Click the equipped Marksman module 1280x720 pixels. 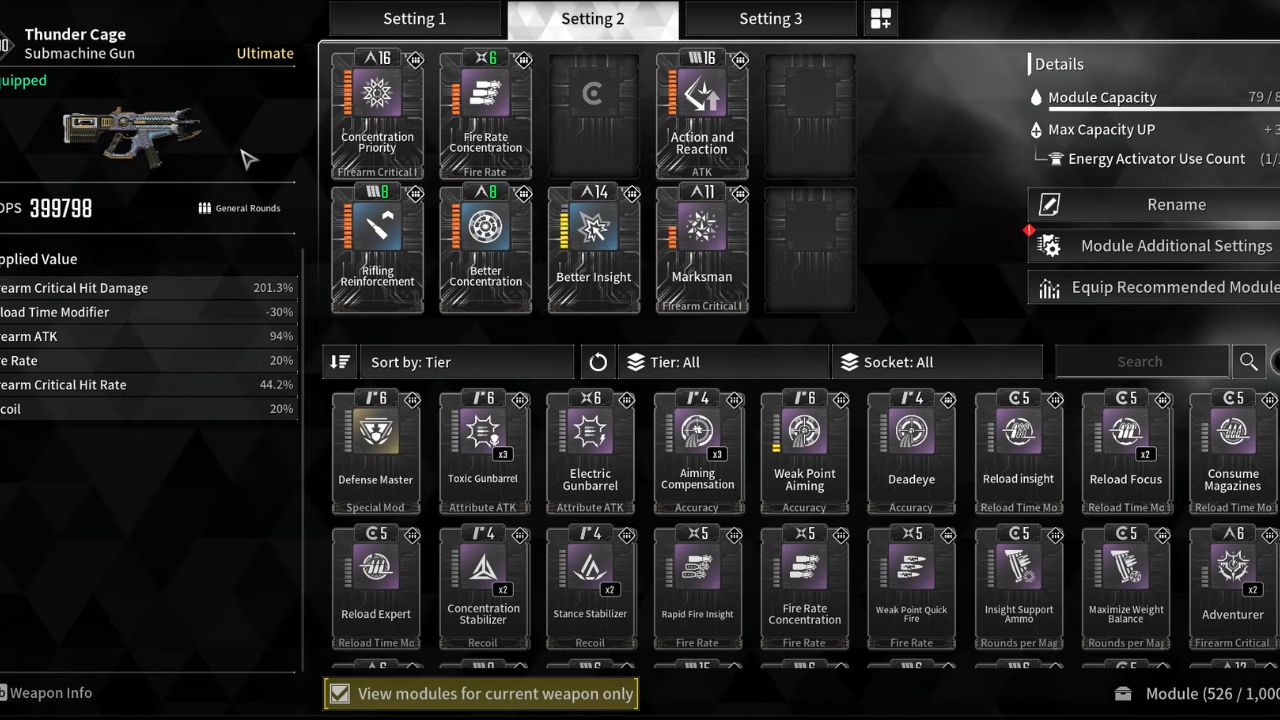701,250
